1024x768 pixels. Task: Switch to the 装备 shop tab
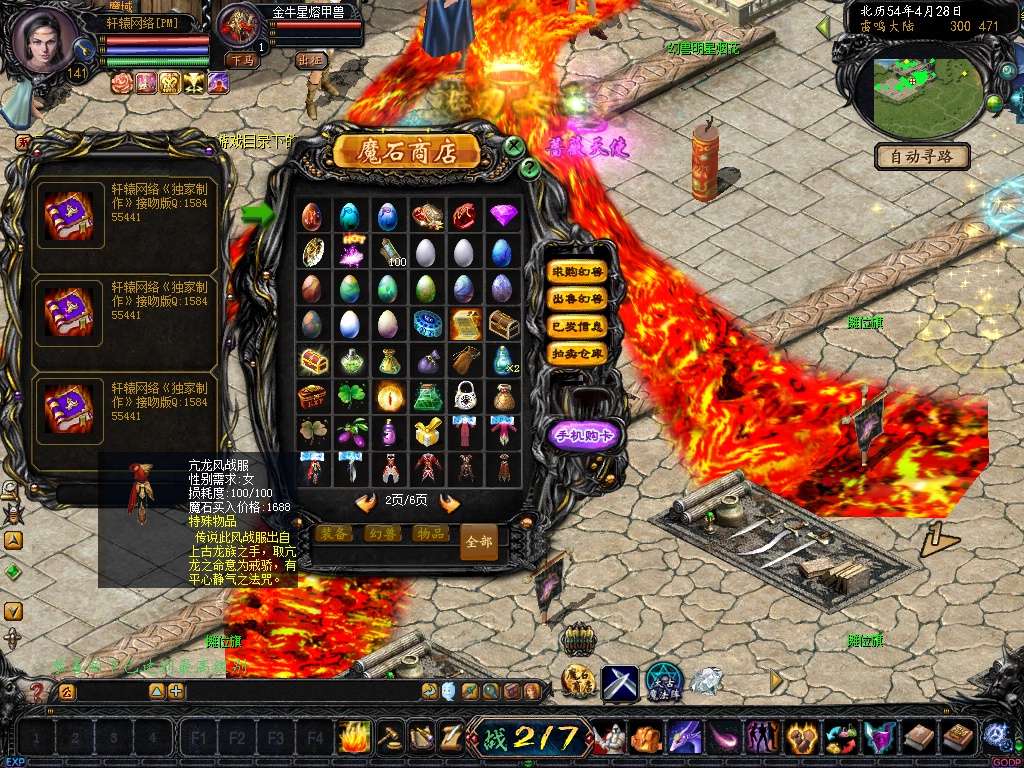334,534
